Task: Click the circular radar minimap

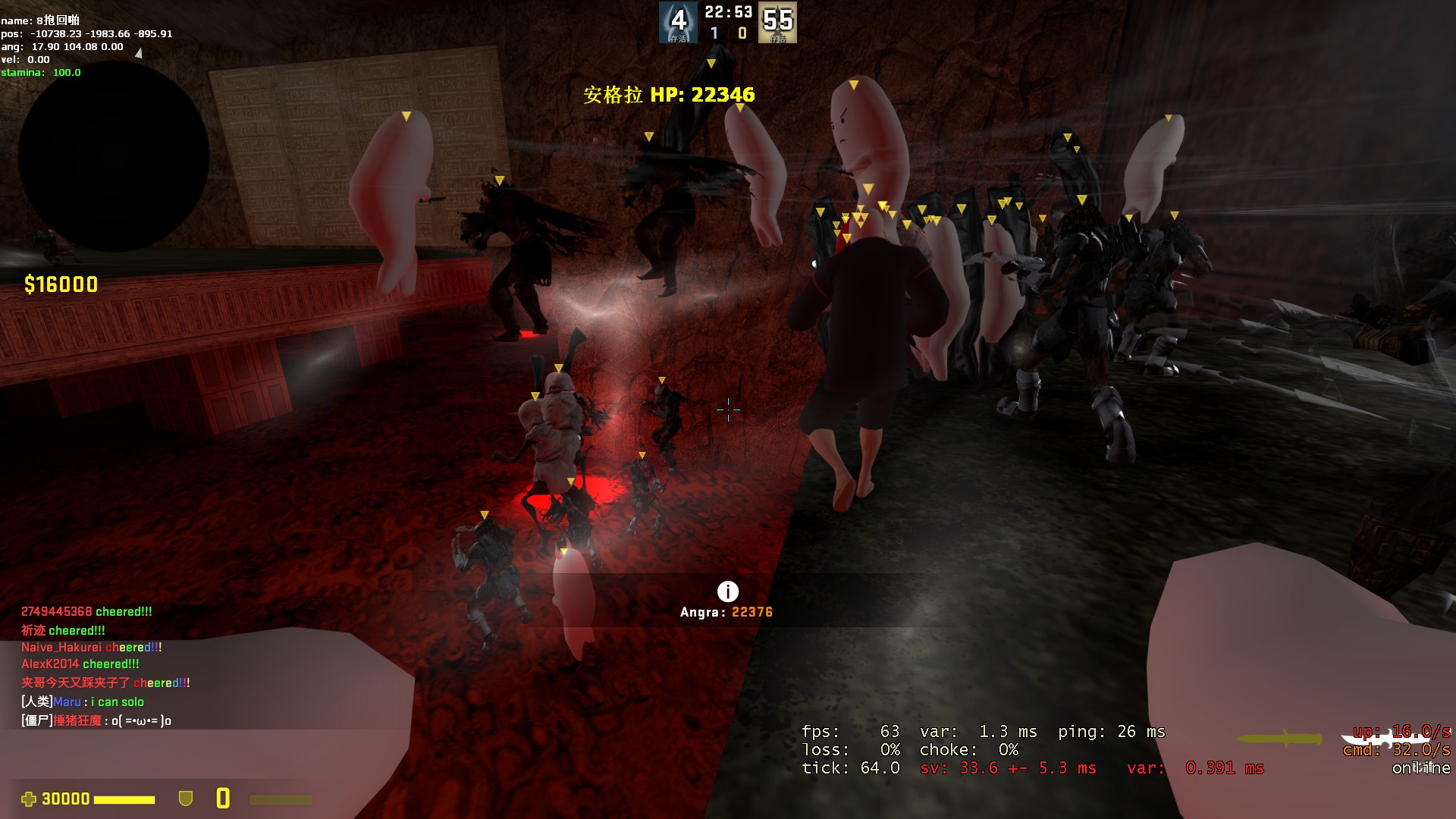Action: (114, 155)
